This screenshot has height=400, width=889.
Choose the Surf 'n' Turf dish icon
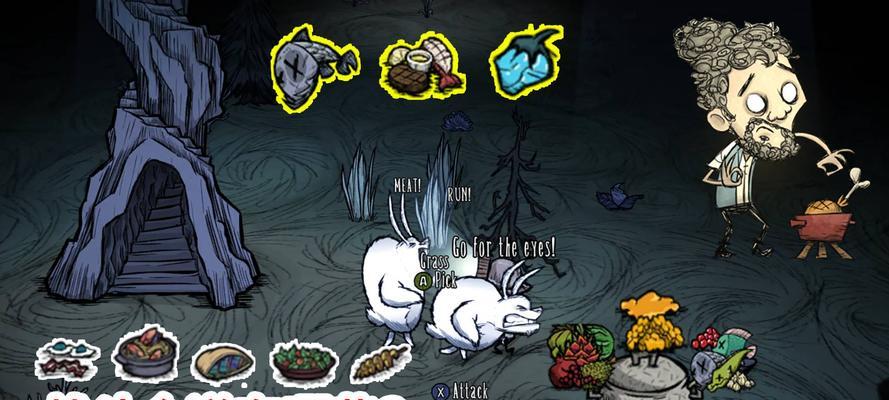pyautogui.click(x=420, y=63)
